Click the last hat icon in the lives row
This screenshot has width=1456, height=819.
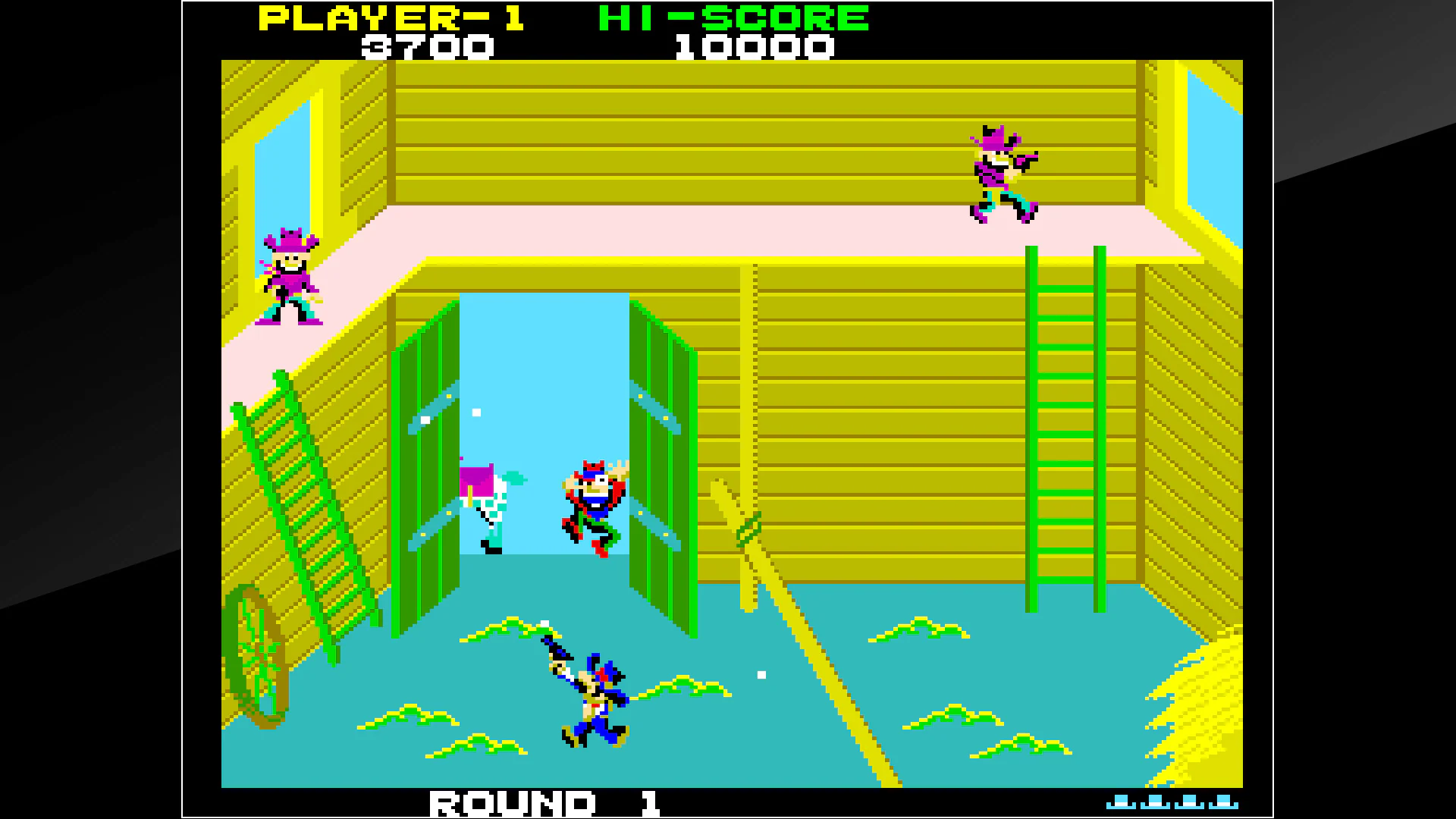tap(1223, 802)
